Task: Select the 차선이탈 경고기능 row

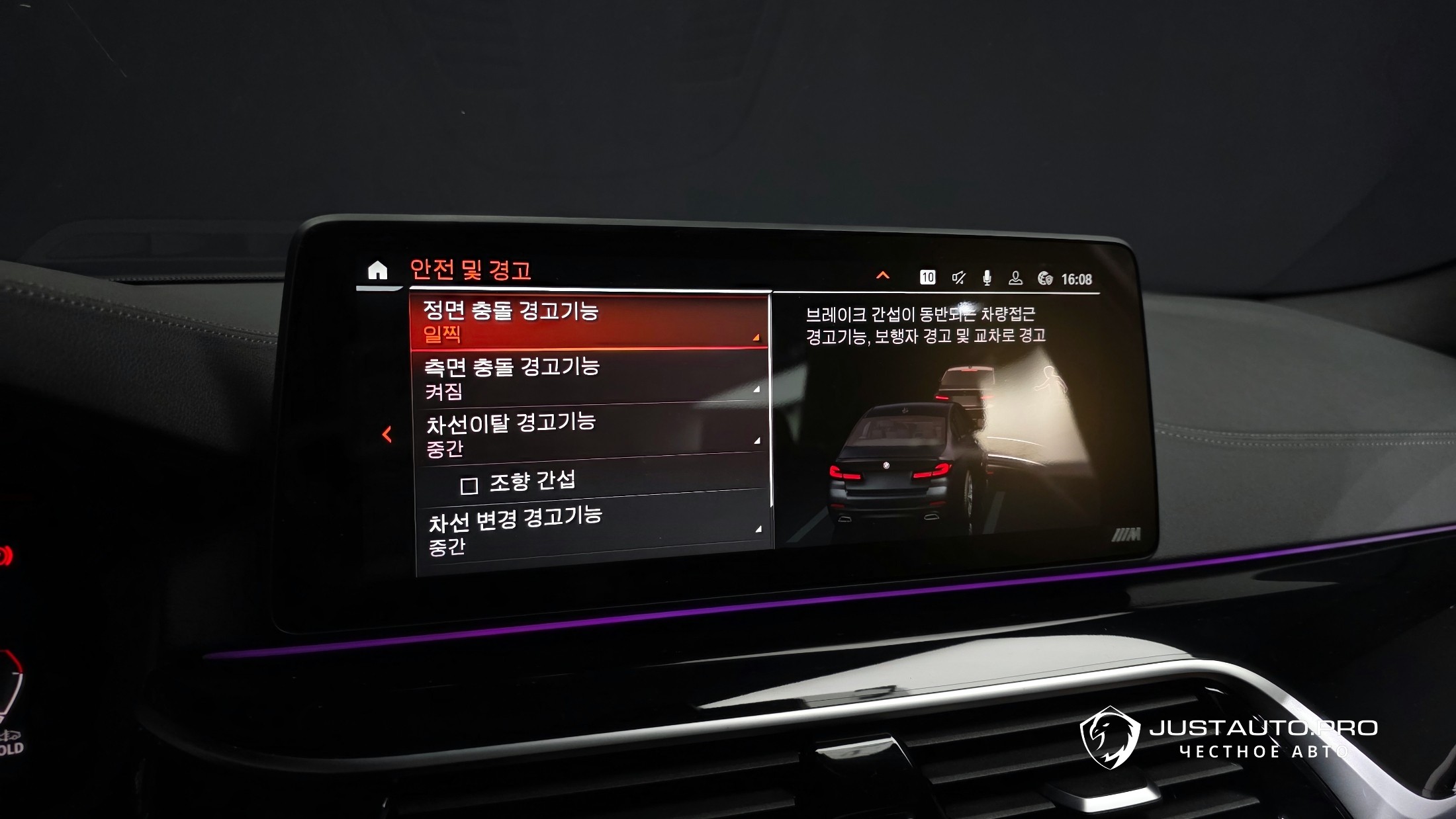Action: coord(589,433)
